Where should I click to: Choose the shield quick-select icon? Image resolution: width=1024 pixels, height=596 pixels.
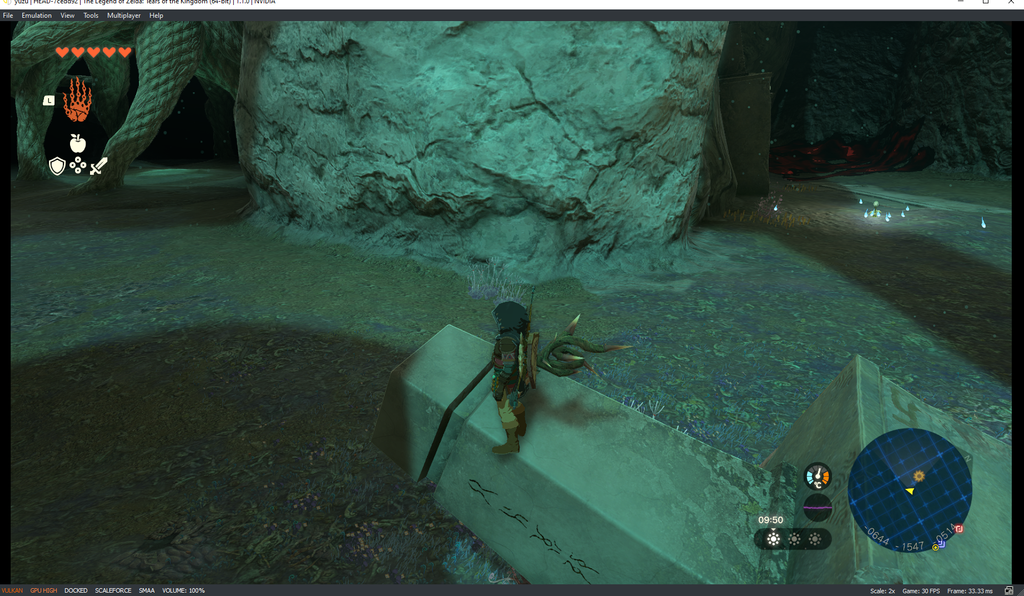tap(57, 166)
